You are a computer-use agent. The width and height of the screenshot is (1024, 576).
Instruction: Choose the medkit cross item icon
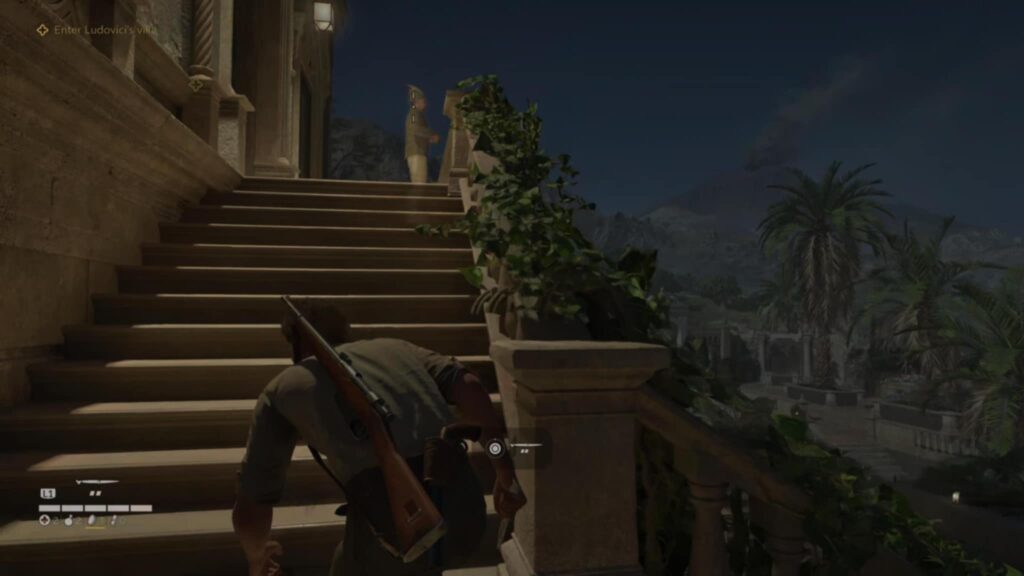[x=45, y=520]
